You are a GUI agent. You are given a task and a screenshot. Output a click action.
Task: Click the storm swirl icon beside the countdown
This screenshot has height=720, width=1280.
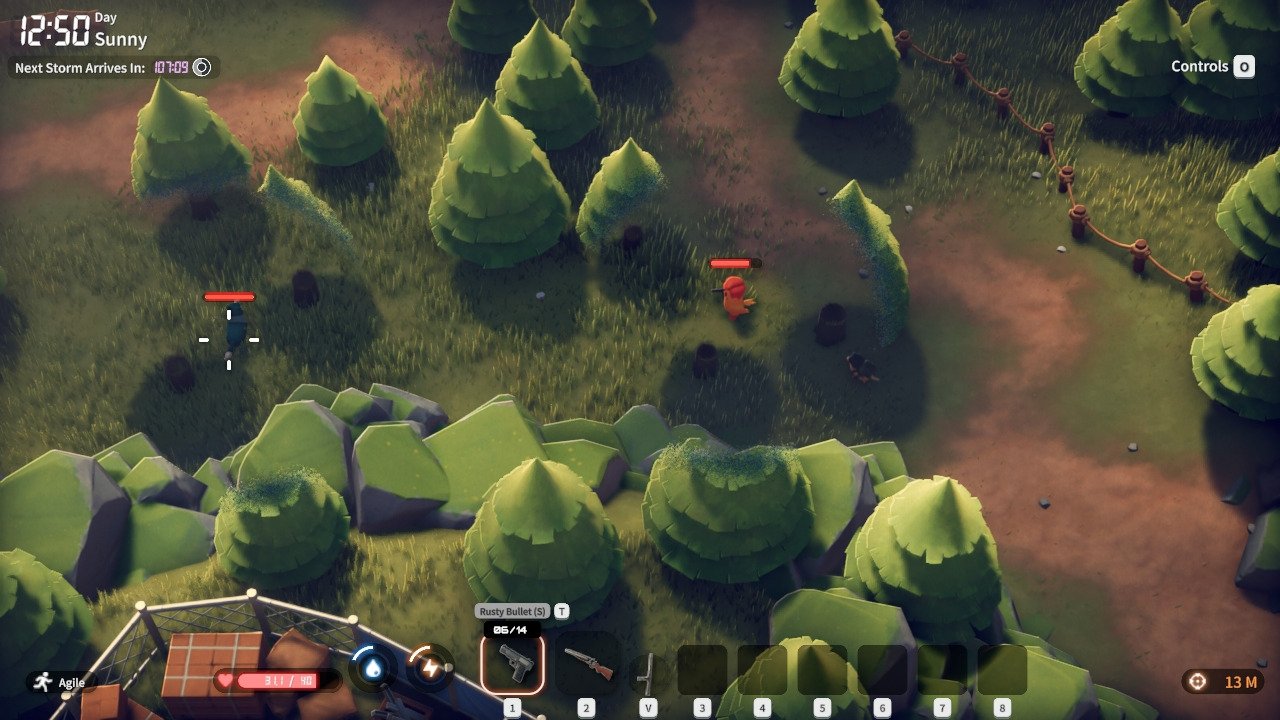pos(202,68)
